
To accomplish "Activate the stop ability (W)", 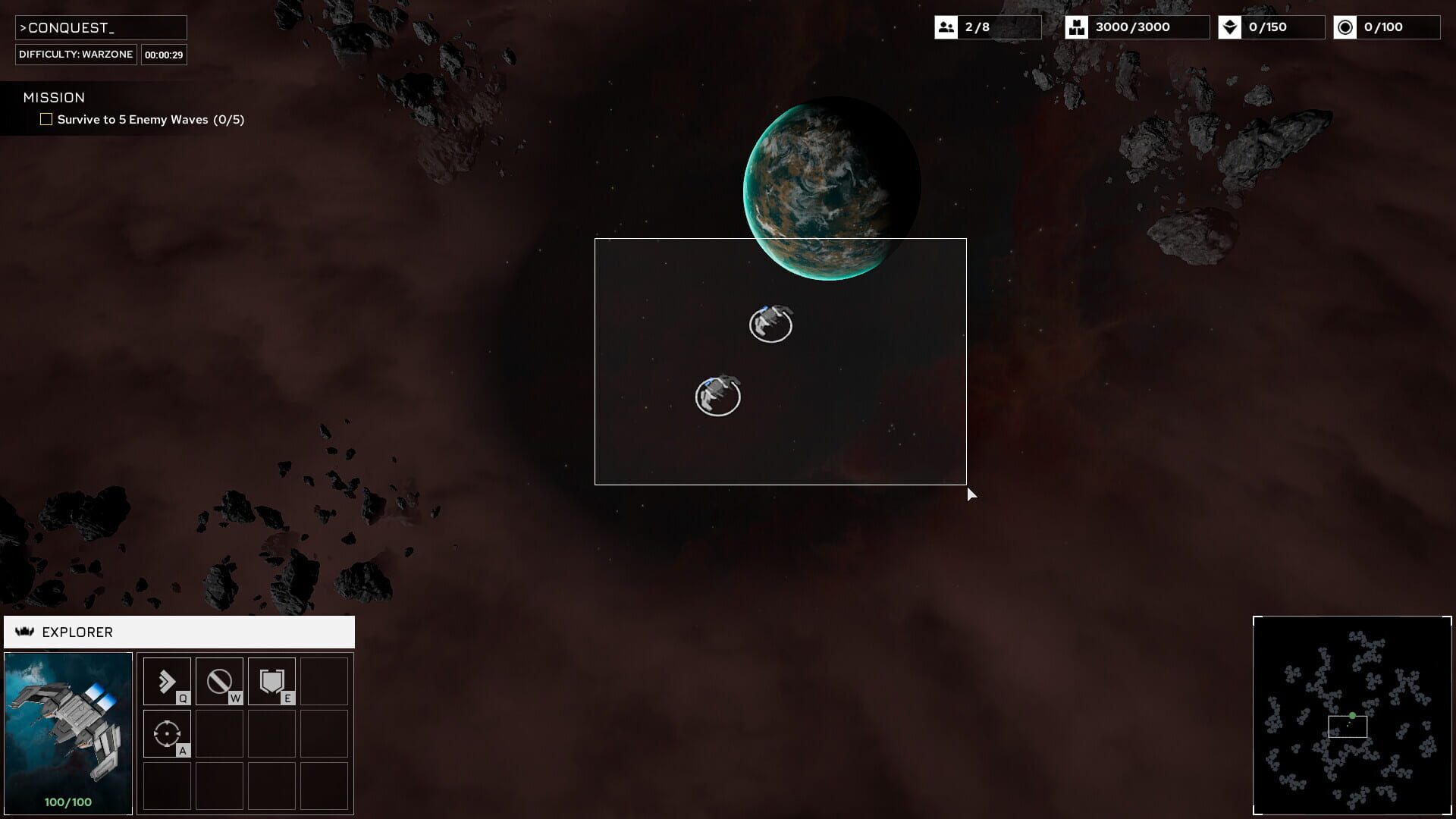I will coord(218,680).
